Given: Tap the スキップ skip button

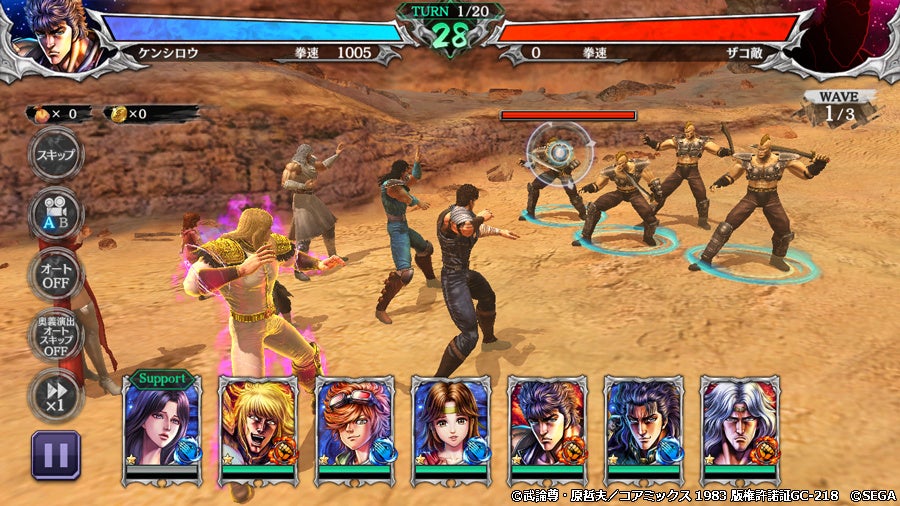Looking at the screenshot, I should point(55,155).
